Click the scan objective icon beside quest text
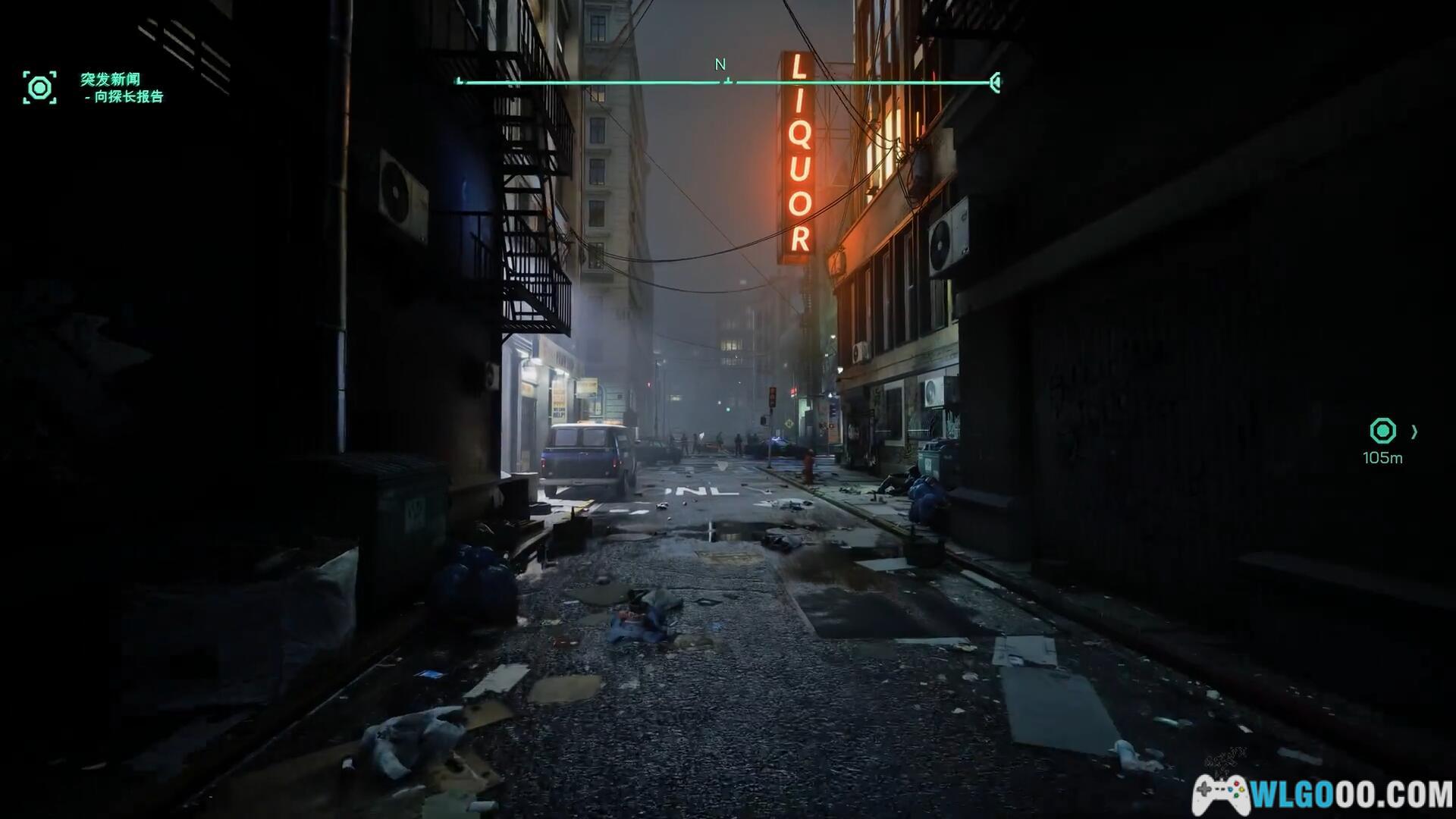 pyautogui.click(x=39, y=88)
